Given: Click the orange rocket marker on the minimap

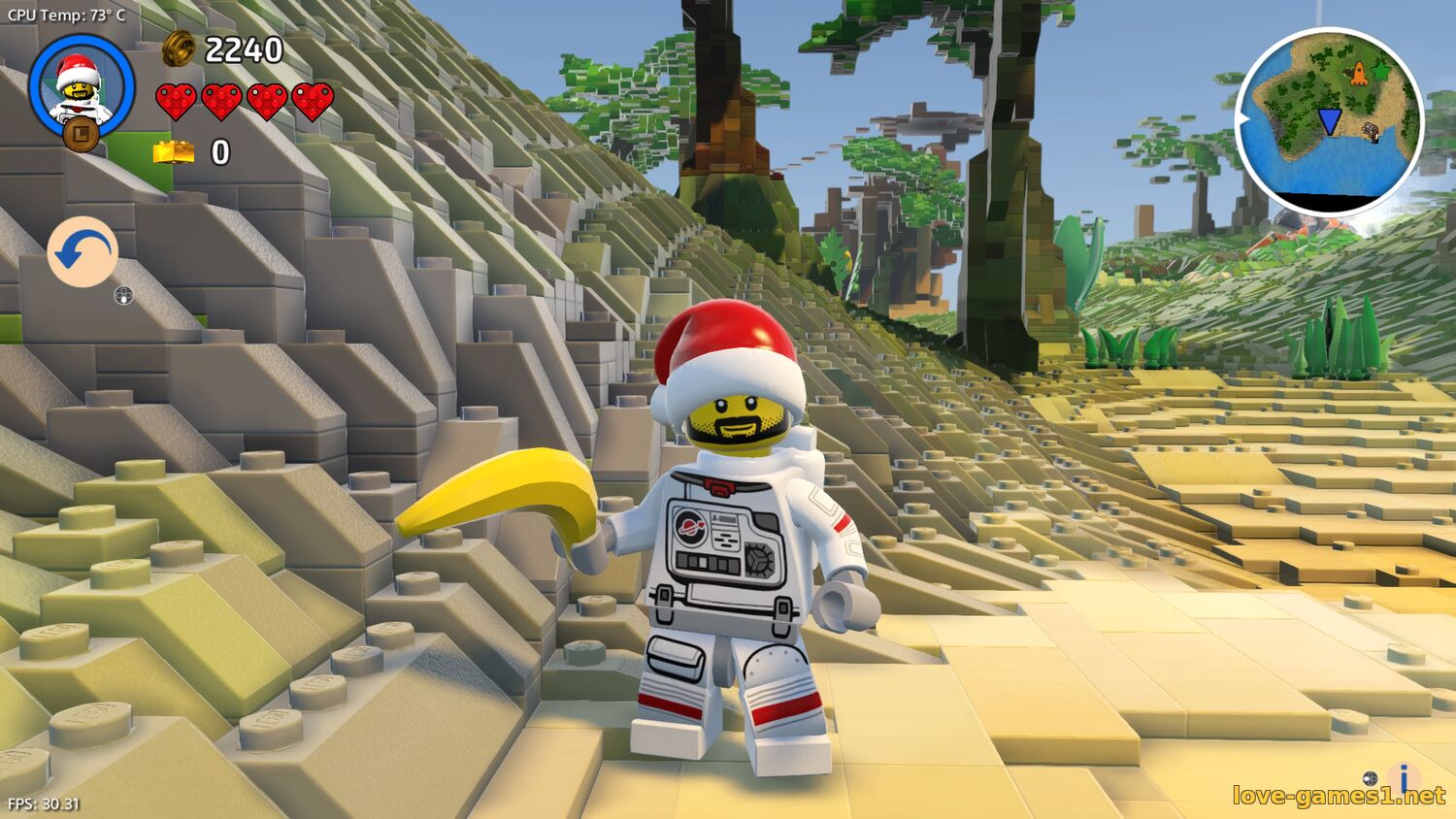Looking at the screenshot, I should [x=1359, y=73].
